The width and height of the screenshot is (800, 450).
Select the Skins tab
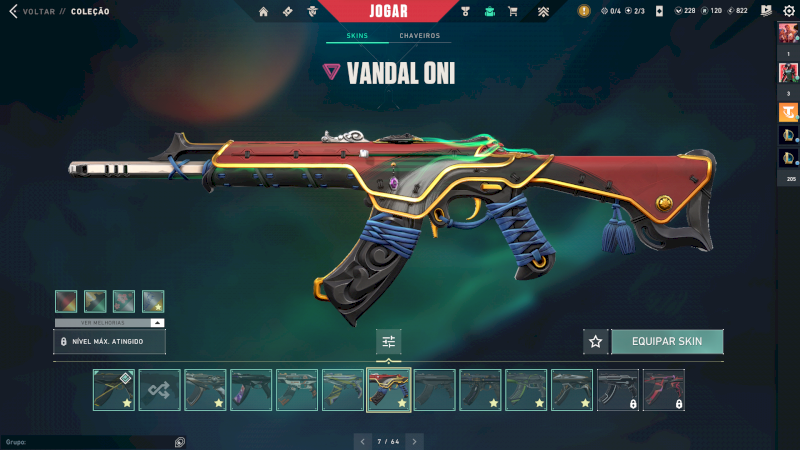pyautogui.click(x=357, y=36)
